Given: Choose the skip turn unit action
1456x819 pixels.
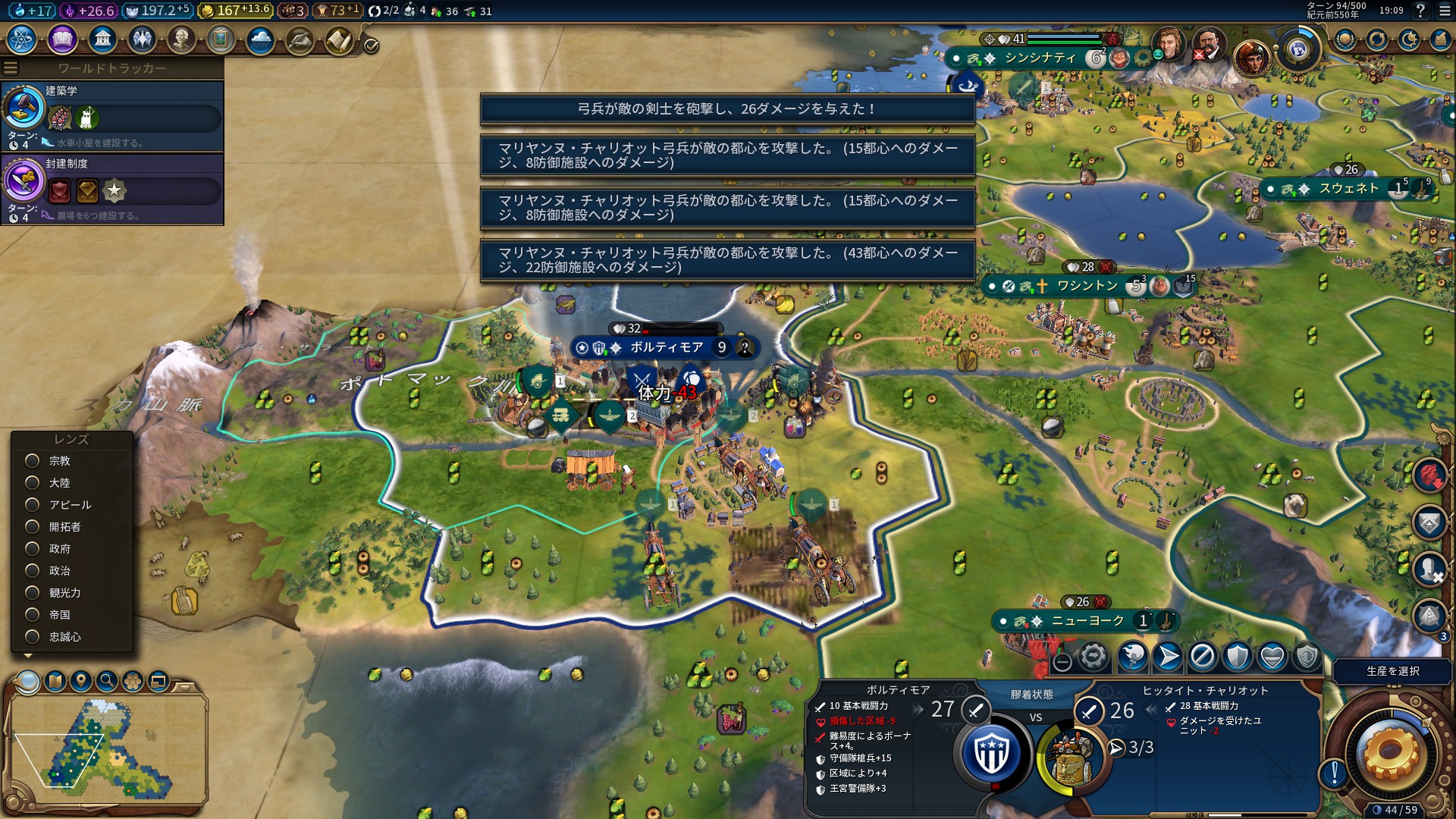Looking at the screenshot, I should coord(1202,657).
